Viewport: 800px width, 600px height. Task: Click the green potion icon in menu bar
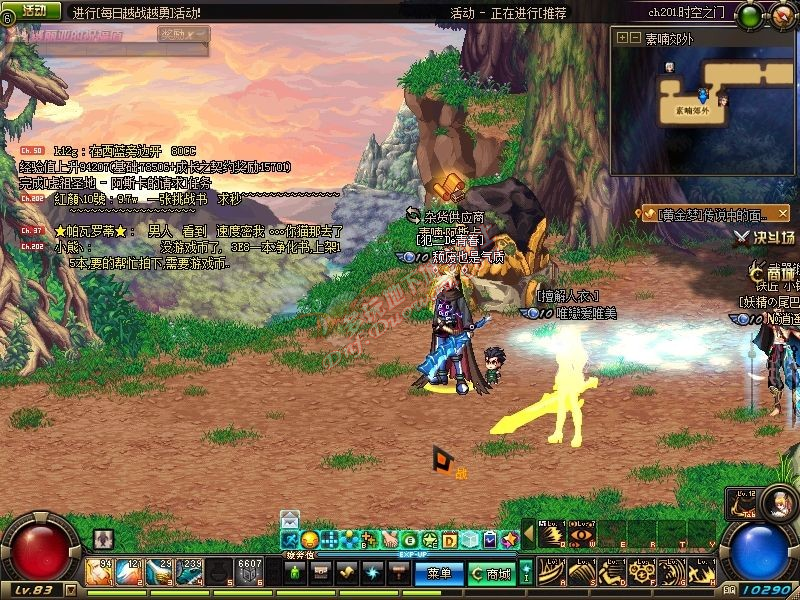coord(295,574)
